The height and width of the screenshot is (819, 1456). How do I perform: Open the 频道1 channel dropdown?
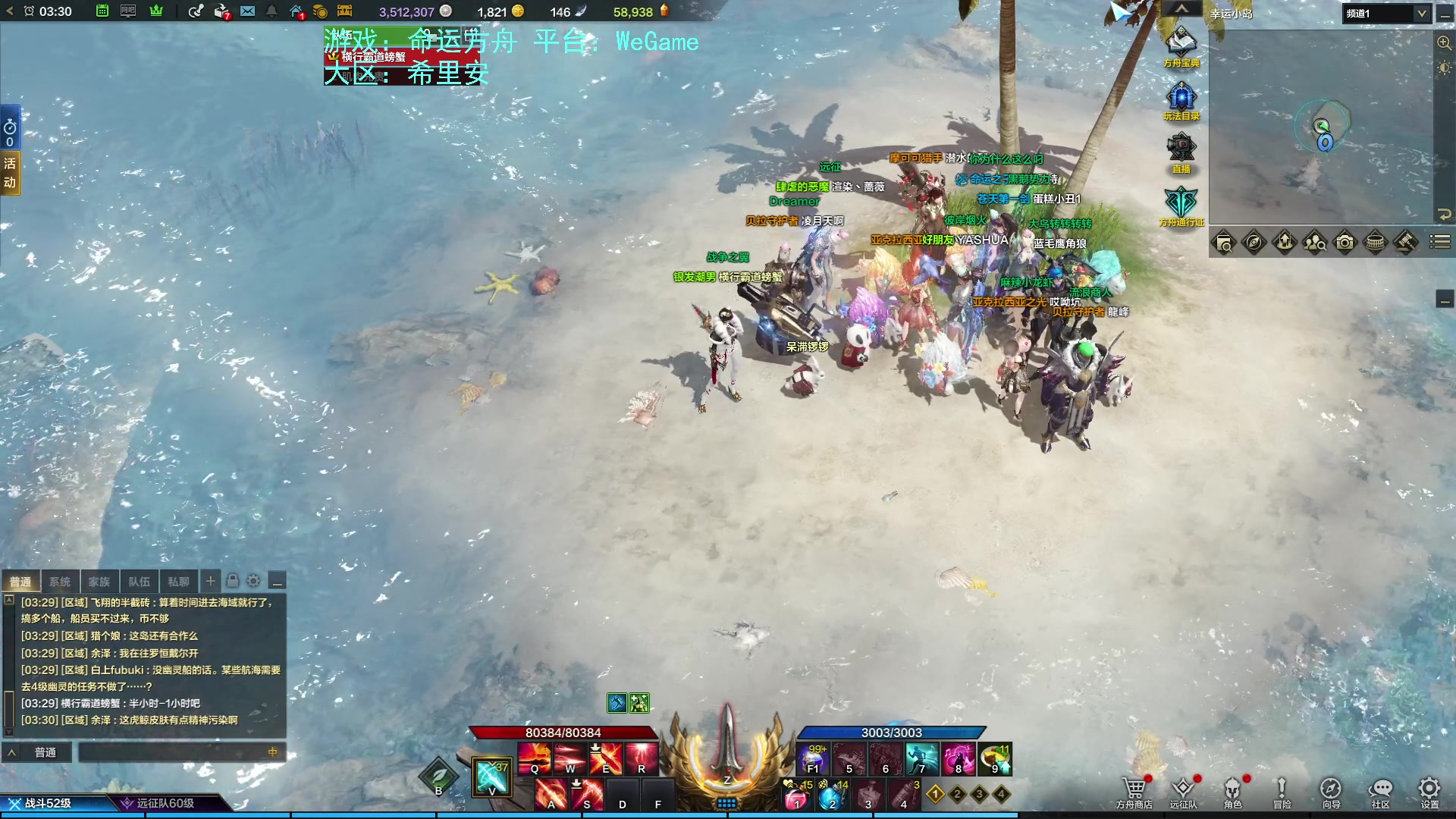tap(1386, 14)
